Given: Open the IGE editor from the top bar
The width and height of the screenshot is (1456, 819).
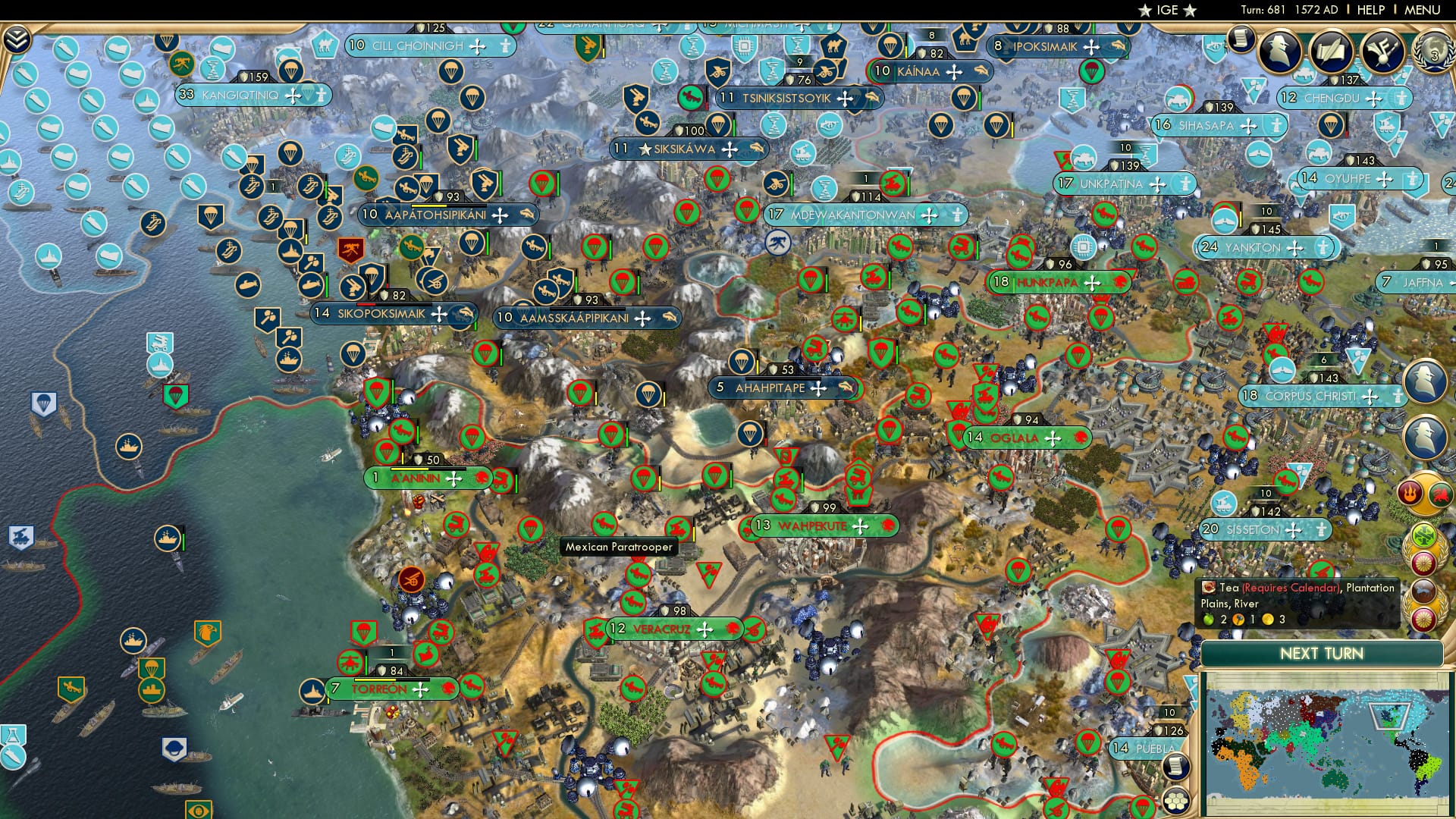Looking at the screenshot, I should click(1166, 10).
